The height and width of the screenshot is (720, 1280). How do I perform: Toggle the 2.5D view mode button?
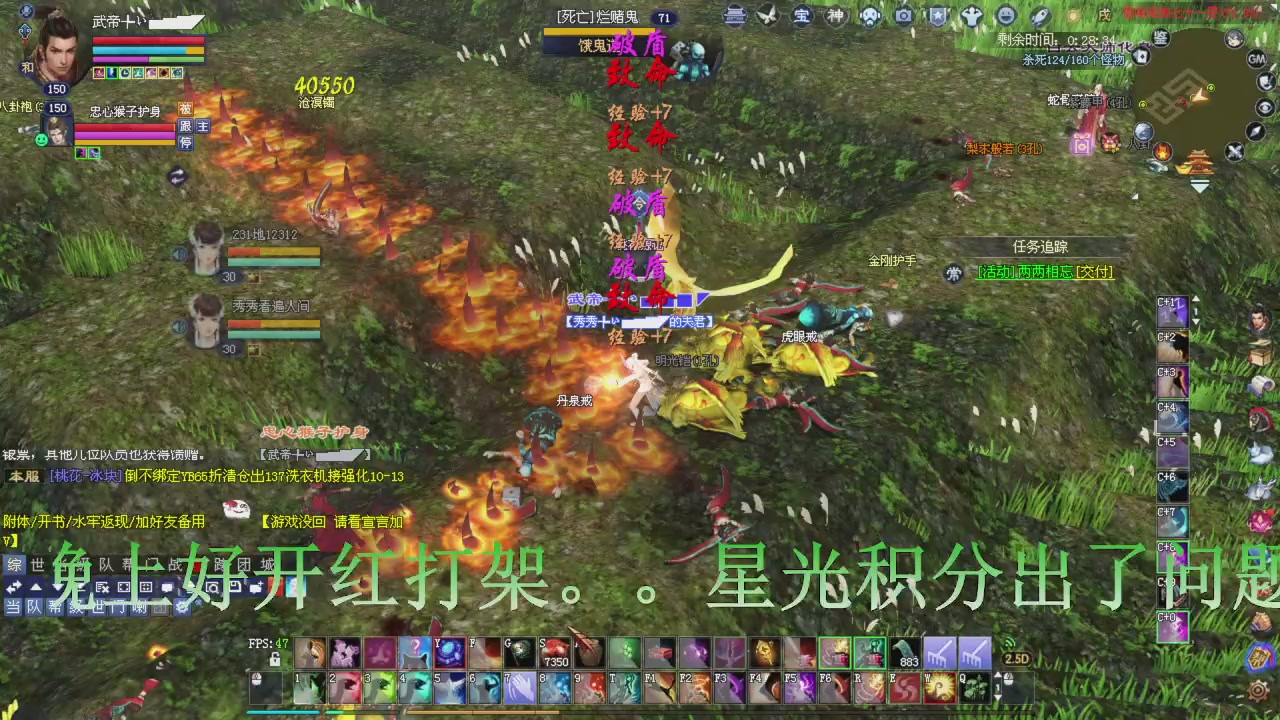pos(1016,659)
